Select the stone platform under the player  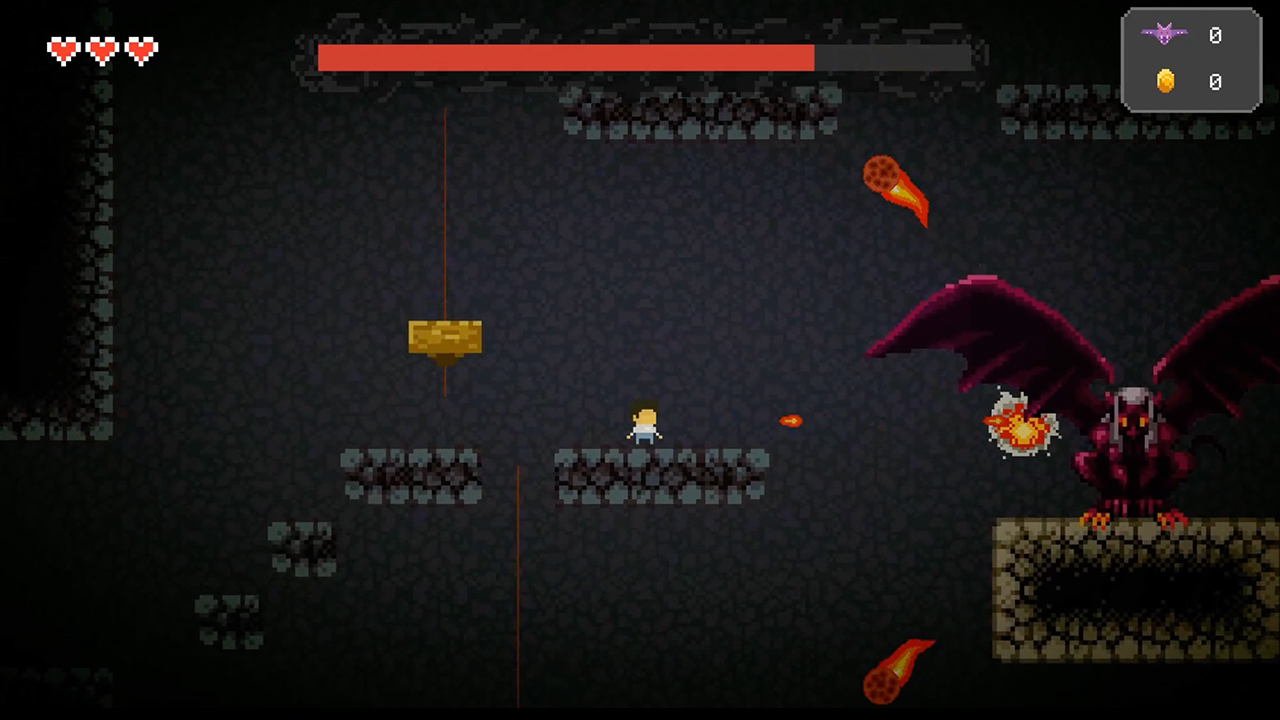tap(660, 475)
